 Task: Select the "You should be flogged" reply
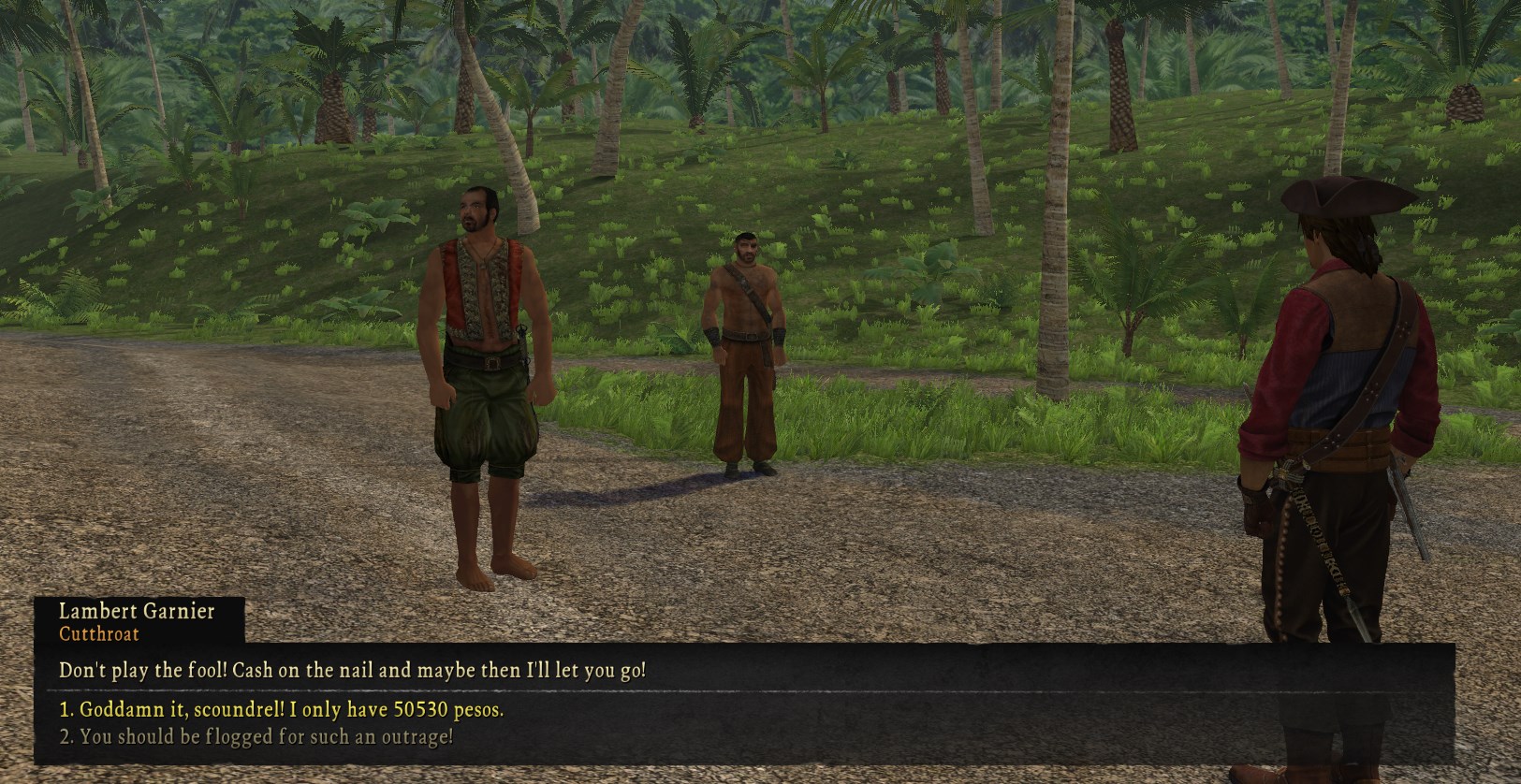pos(256,736)
